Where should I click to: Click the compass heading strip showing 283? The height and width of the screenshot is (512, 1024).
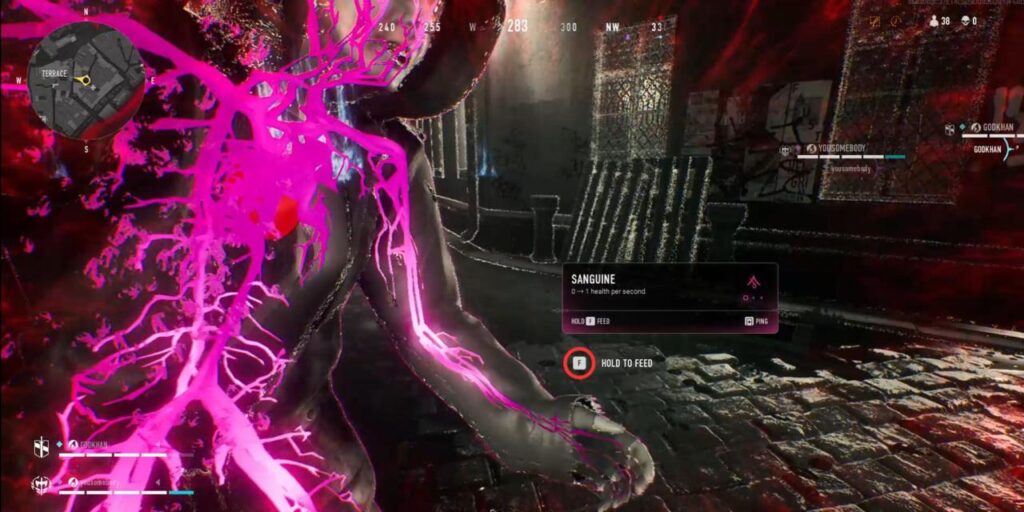(517, 27)
